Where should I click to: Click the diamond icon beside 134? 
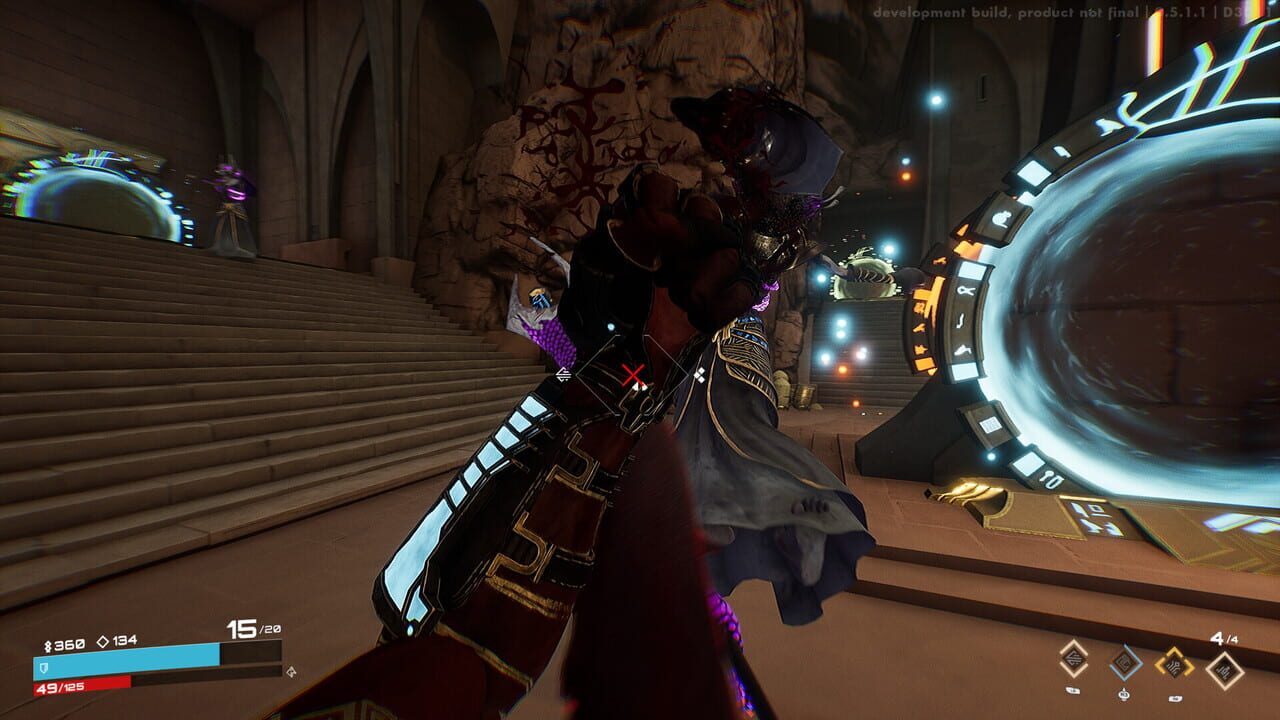[102, 640]
